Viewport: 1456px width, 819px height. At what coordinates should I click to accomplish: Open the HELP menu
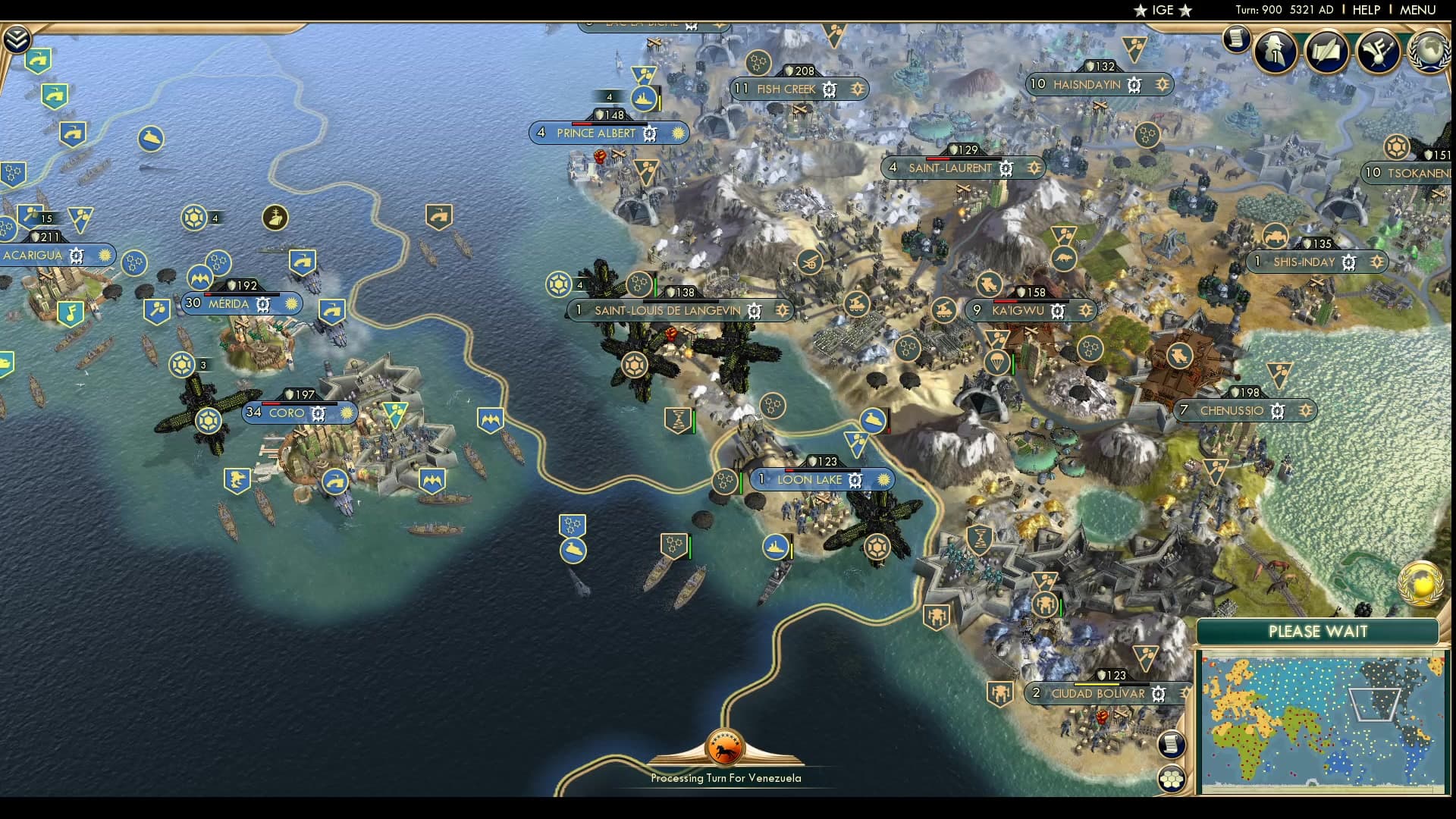pyautogui.click(x=1365, y=10)
